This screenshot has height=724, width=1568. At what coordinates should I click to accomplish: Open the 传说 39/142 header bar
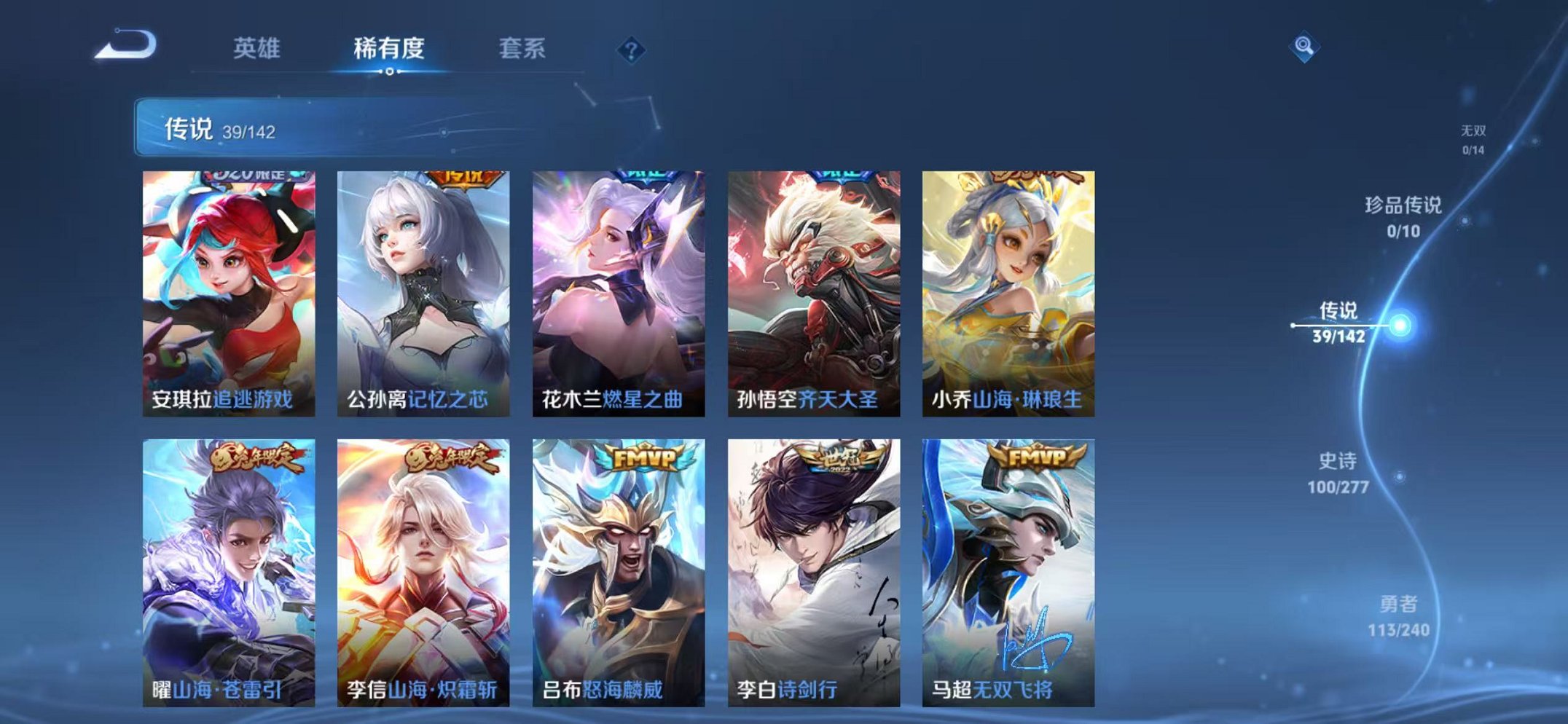tap(291, 129)
